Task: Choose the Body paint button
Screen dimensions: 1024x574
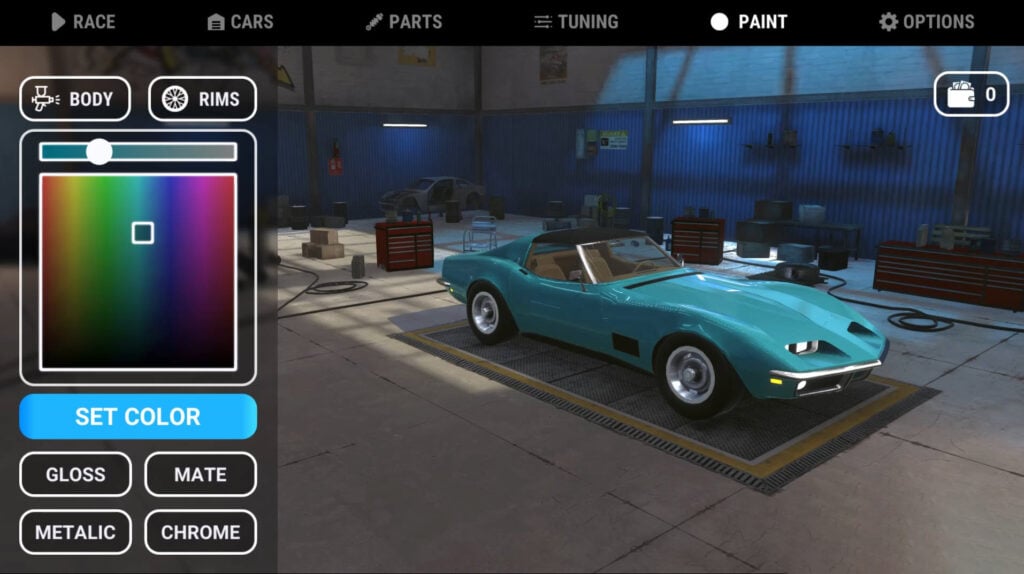Action: point(75,99)
